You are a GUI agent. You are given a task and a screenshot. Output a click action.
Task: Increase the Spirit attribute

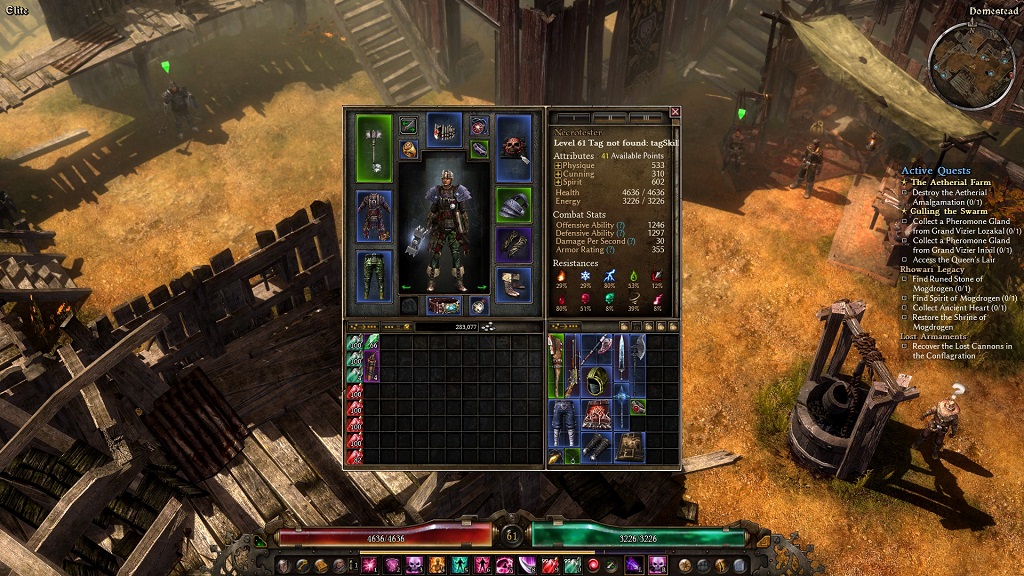pyautogui.click(x=558, y=182)
